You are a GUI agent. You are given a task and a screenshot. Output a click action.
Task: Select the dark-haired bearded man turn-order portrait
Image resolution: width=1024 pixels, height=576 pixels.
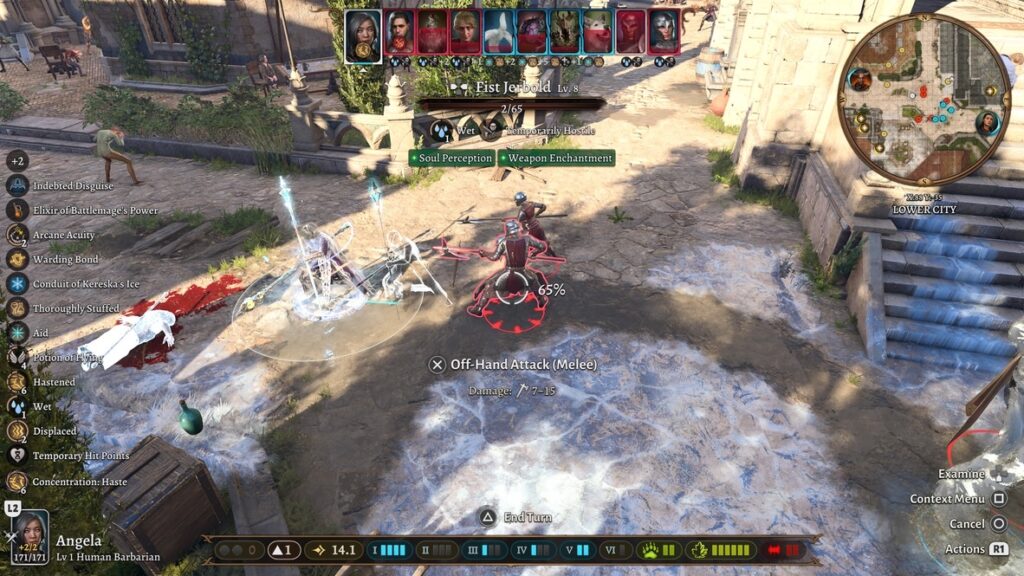coord(399,33)
